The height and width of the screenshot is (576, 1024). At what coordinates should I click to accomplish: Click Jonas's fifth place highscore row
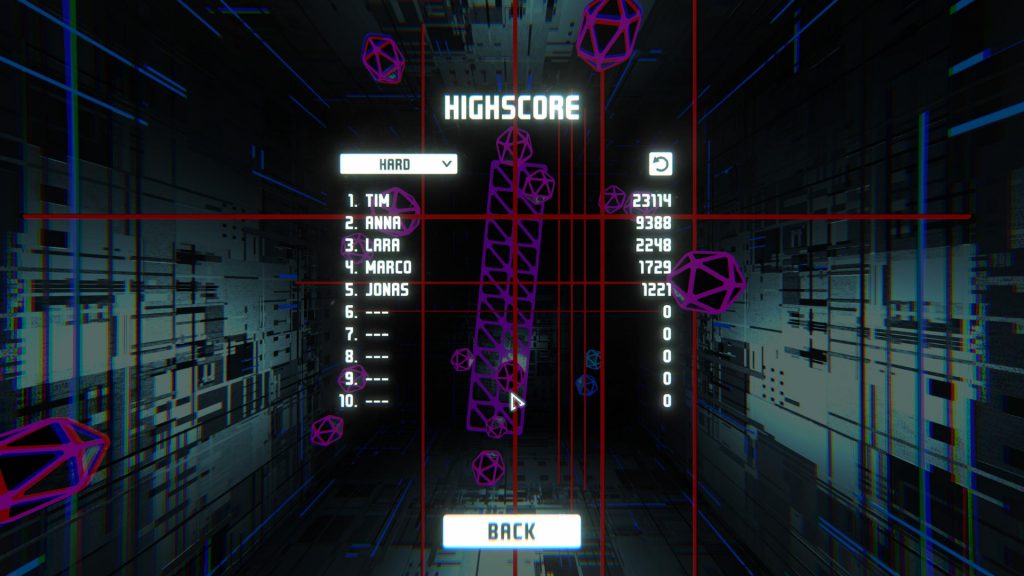click(508, 290)
